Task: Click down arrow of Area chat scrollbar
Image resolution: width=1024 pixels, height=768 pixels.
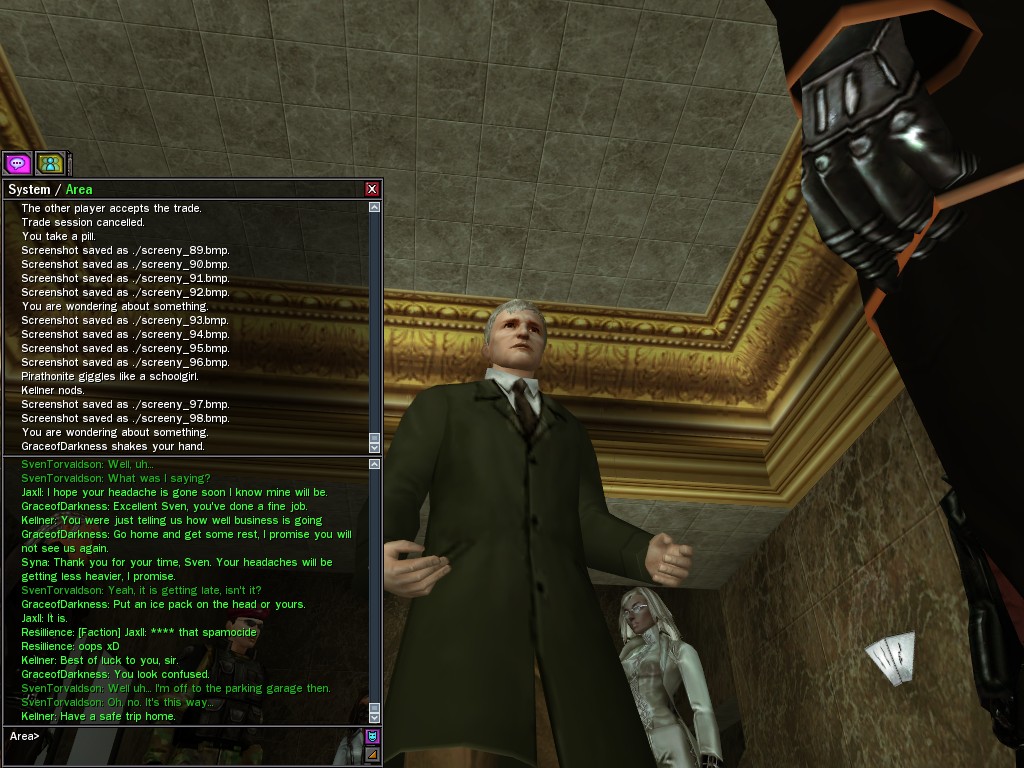Action: [x=374, y=717]
